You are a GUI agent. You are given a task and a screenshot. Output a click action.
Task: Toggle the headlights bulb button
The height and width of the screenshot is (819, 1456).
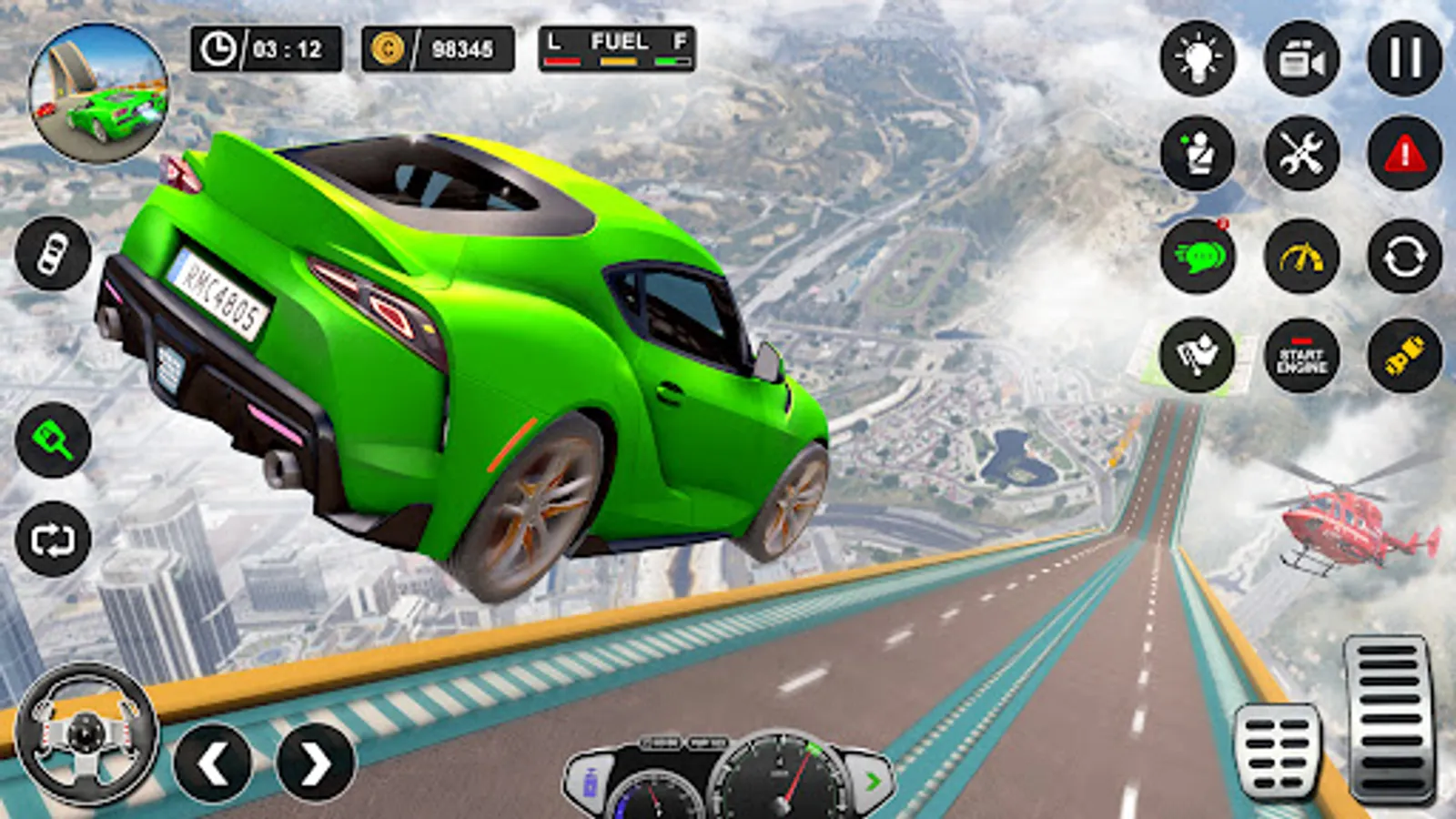[1198, 58]
